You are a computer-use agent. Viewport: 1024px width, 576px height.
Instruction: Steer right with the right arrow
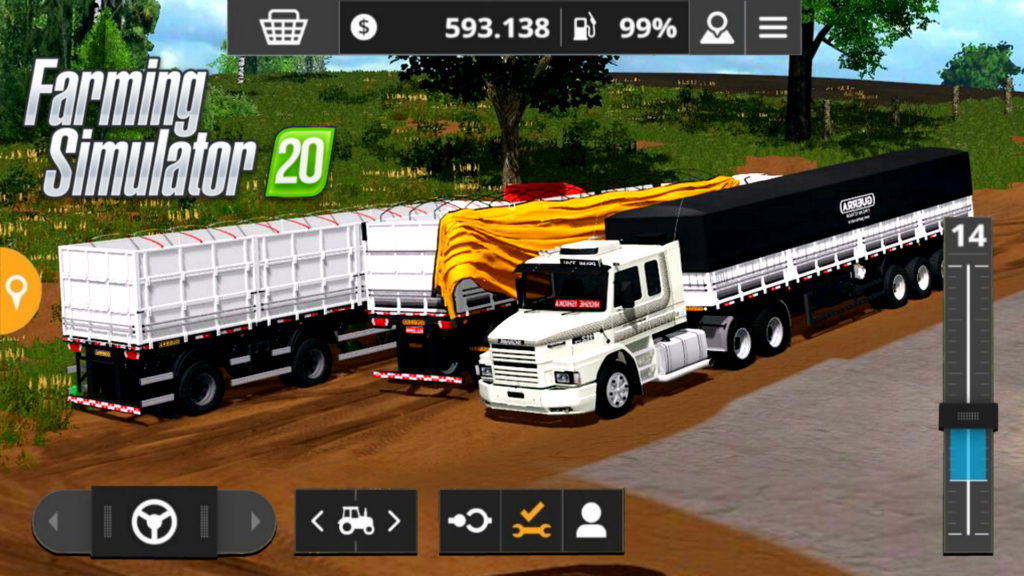[254, 521]
